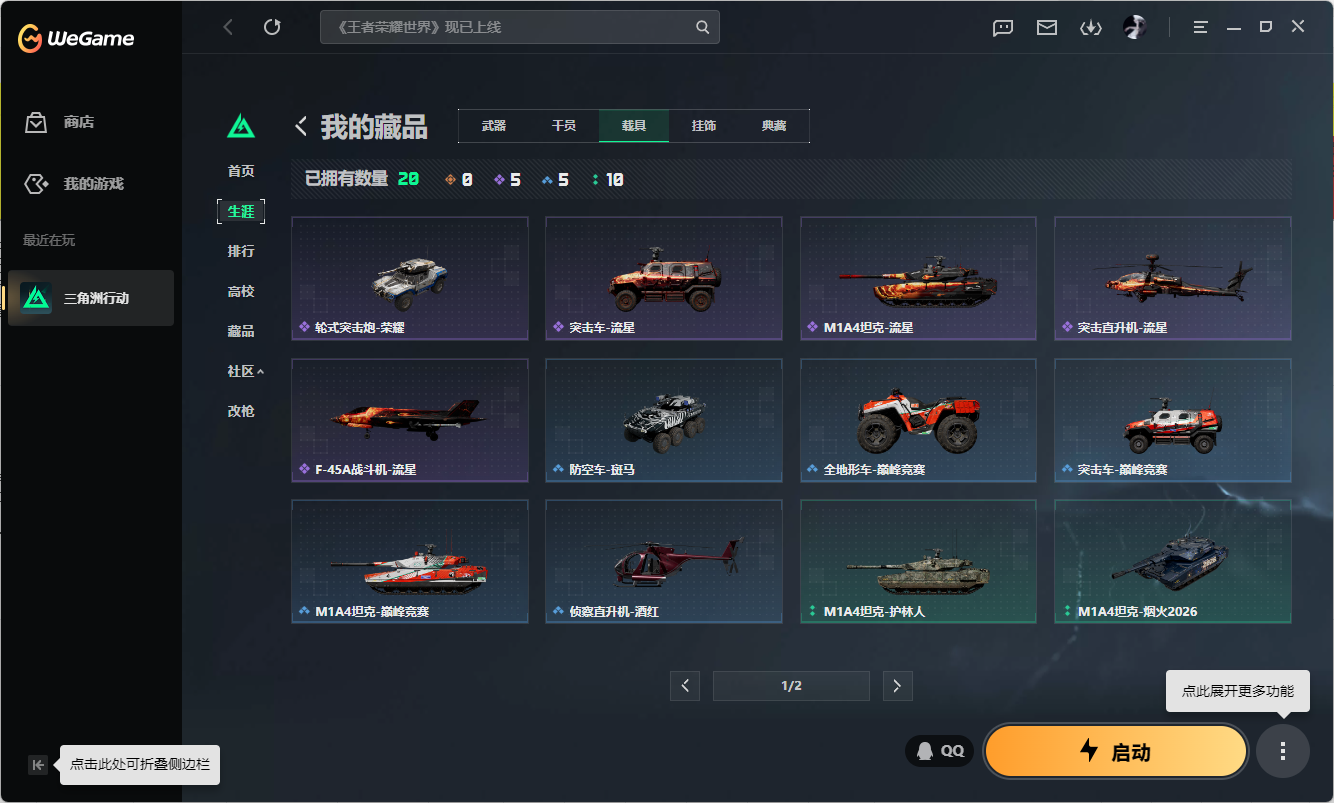The height and width of the screenshot is (803, 1334).
Task: Click the QQ notification button
Action: point(938,750)
